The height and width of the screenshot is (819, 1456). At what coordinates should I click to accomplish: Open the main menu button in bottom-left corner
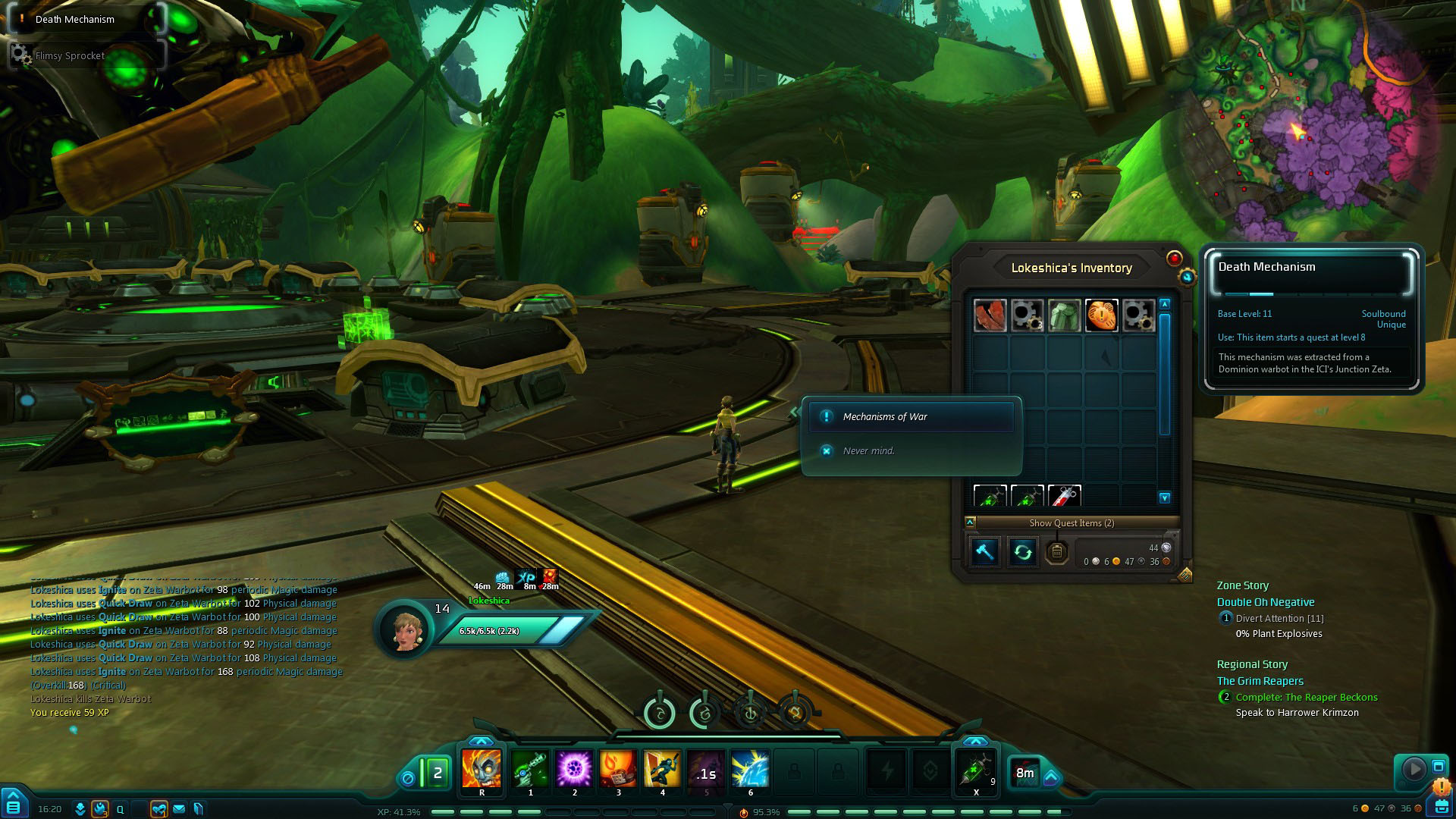tap(14, 805)
